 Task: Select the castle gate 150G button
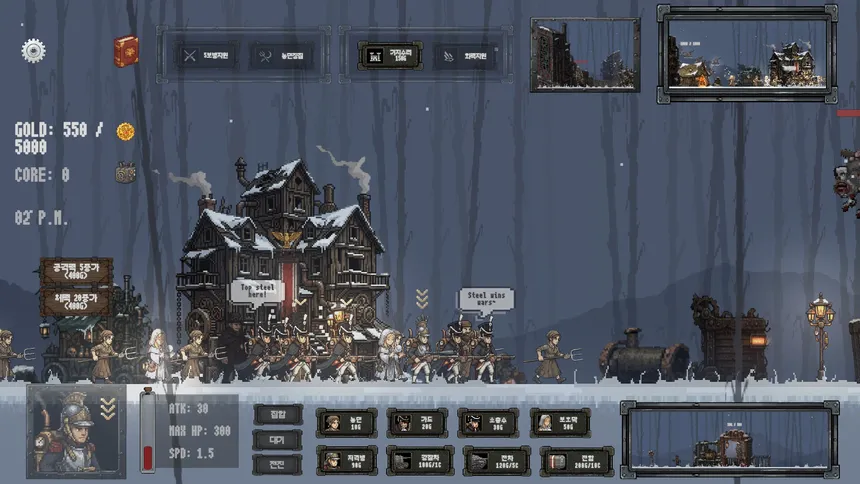click(389, 56)
